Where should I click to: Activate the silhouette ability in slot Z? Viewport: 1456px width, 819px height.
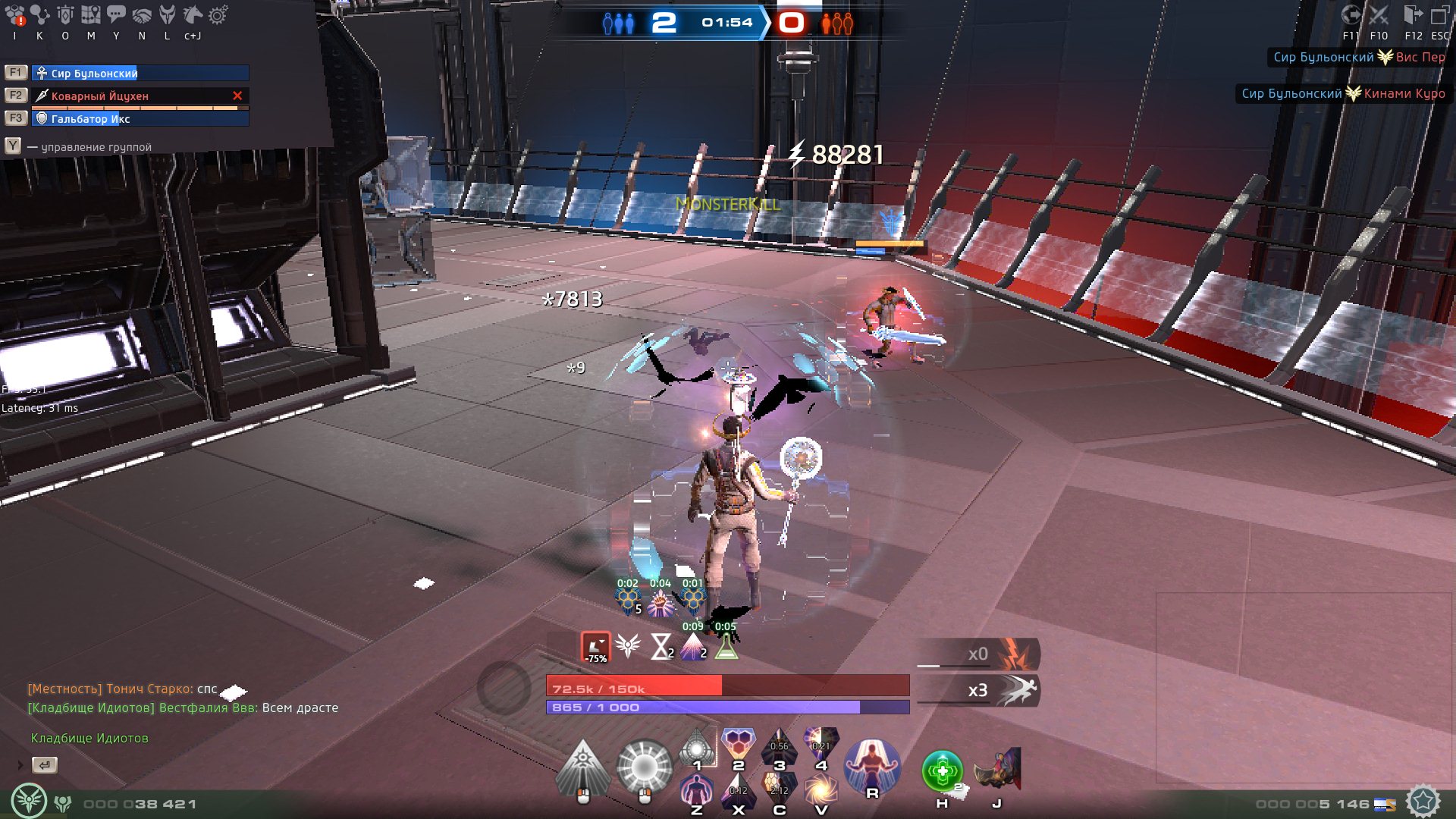coord(696,790)
